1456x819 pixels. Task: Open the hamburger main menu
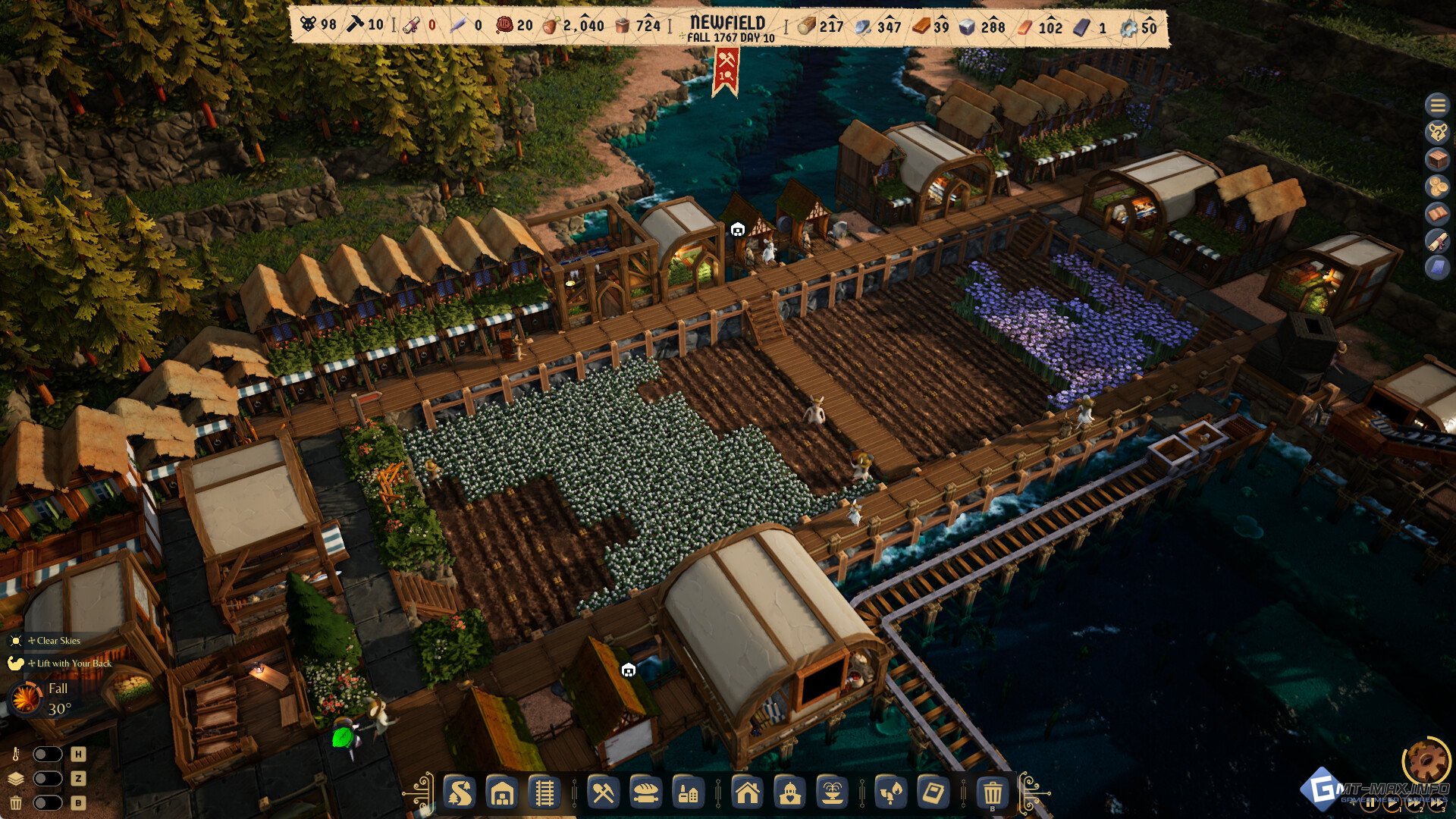pyautogui.click(x=1437, y=105)
